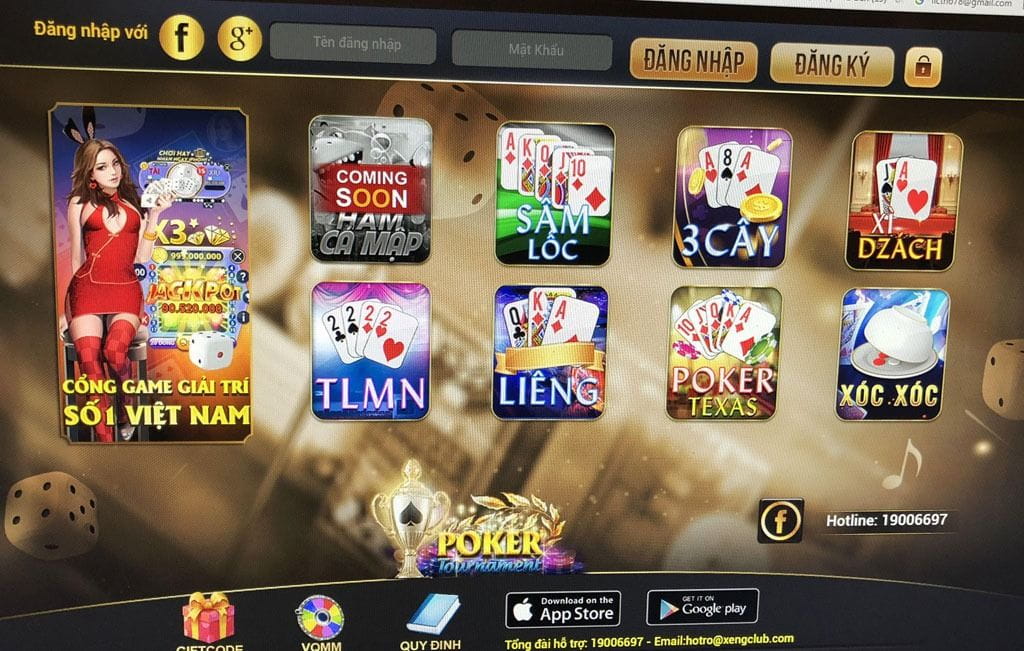This screenshot has width=1024, height=651.
Task: Download via the App Store badge
Action: pos(563,607)
